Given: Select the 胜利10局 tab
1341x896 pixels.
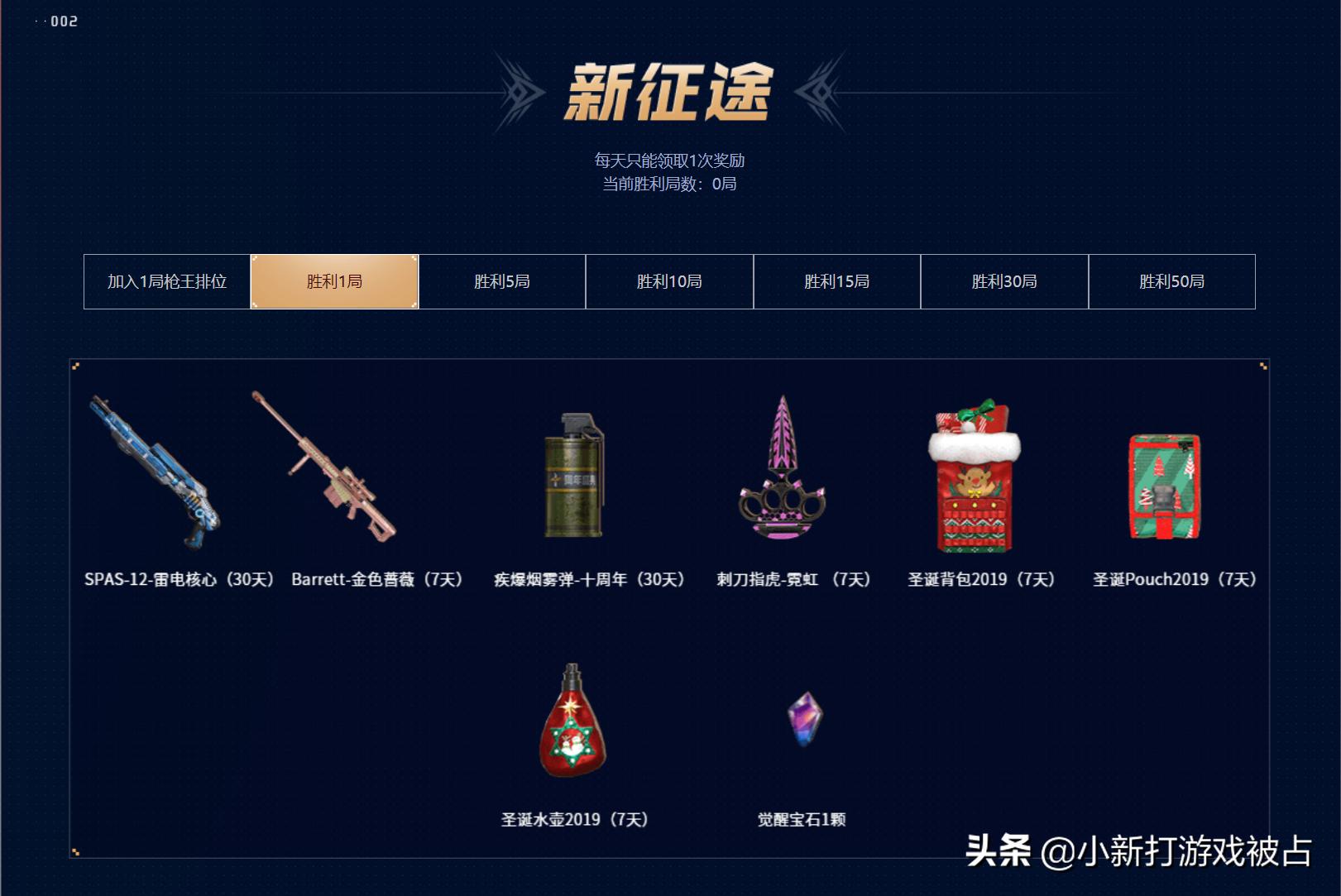Looking at the screenshot, I should click(668, 281).
